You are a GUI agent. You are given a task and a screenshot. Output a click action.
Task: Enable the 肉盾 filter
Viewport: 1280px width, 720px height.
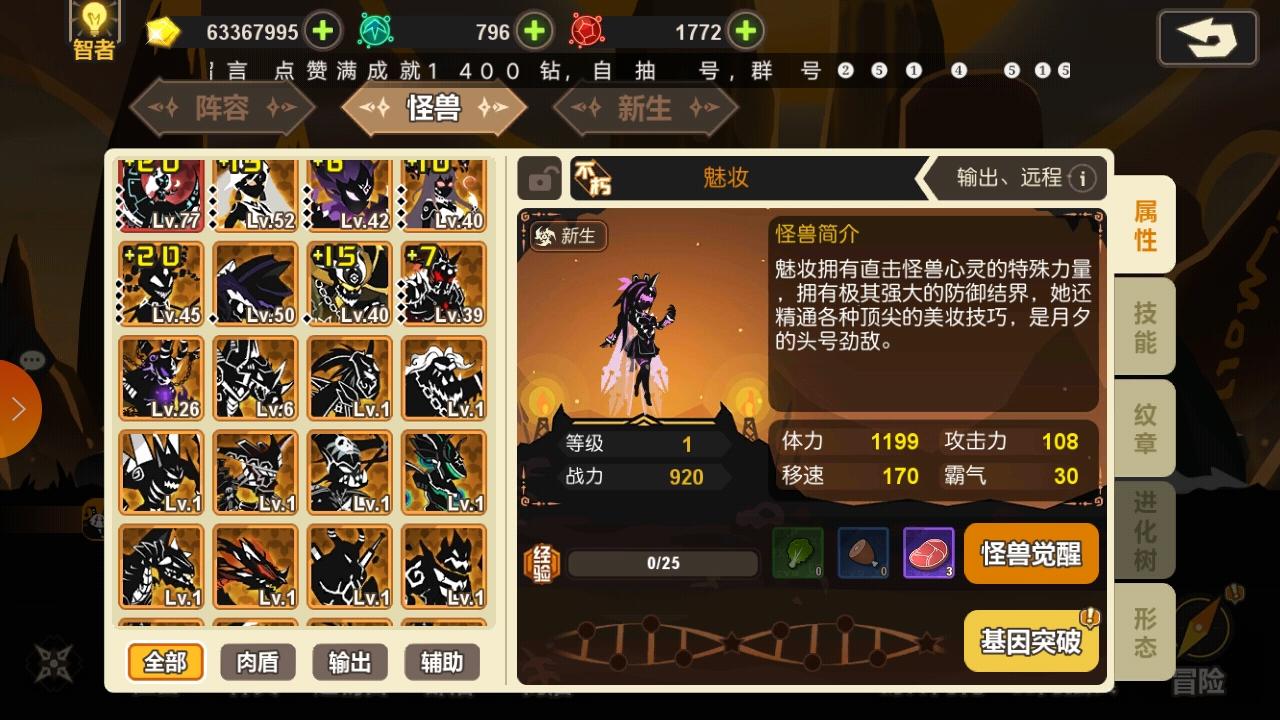pyautogui.click(x=258, y=662)
